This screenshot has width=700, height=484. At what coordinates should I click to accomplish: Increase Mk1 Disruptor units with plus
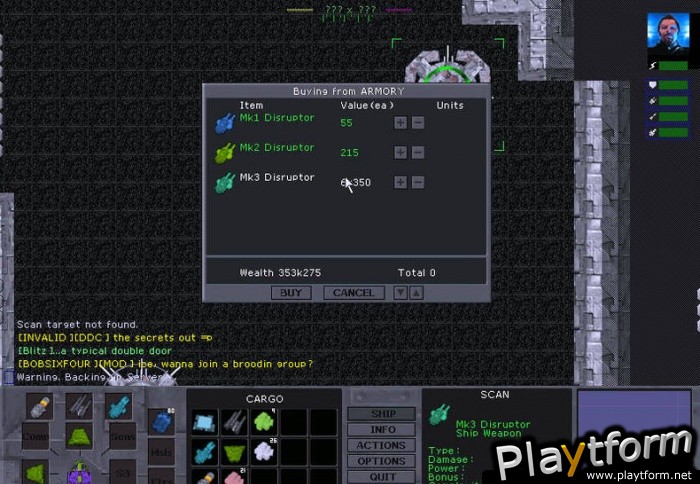tap(400, 123)
